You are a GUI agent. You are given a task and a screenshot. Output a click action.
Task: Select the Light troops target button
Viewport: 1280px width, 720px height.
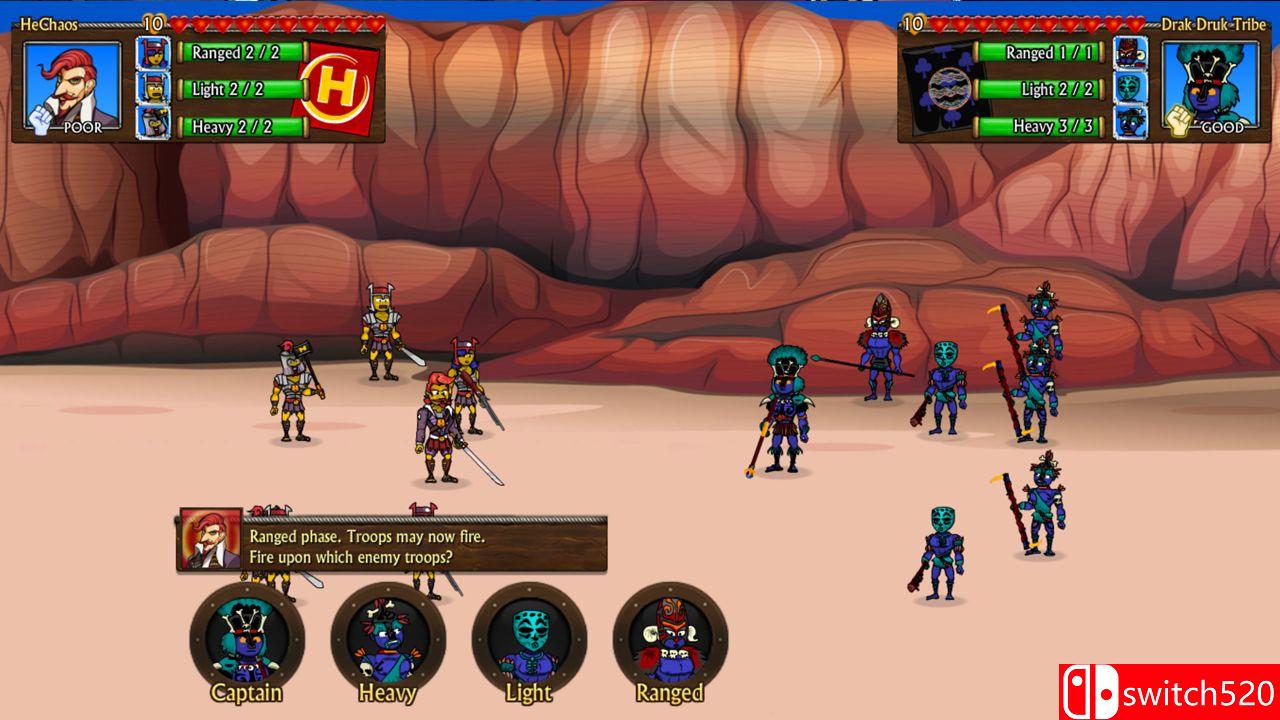[529, 639]
